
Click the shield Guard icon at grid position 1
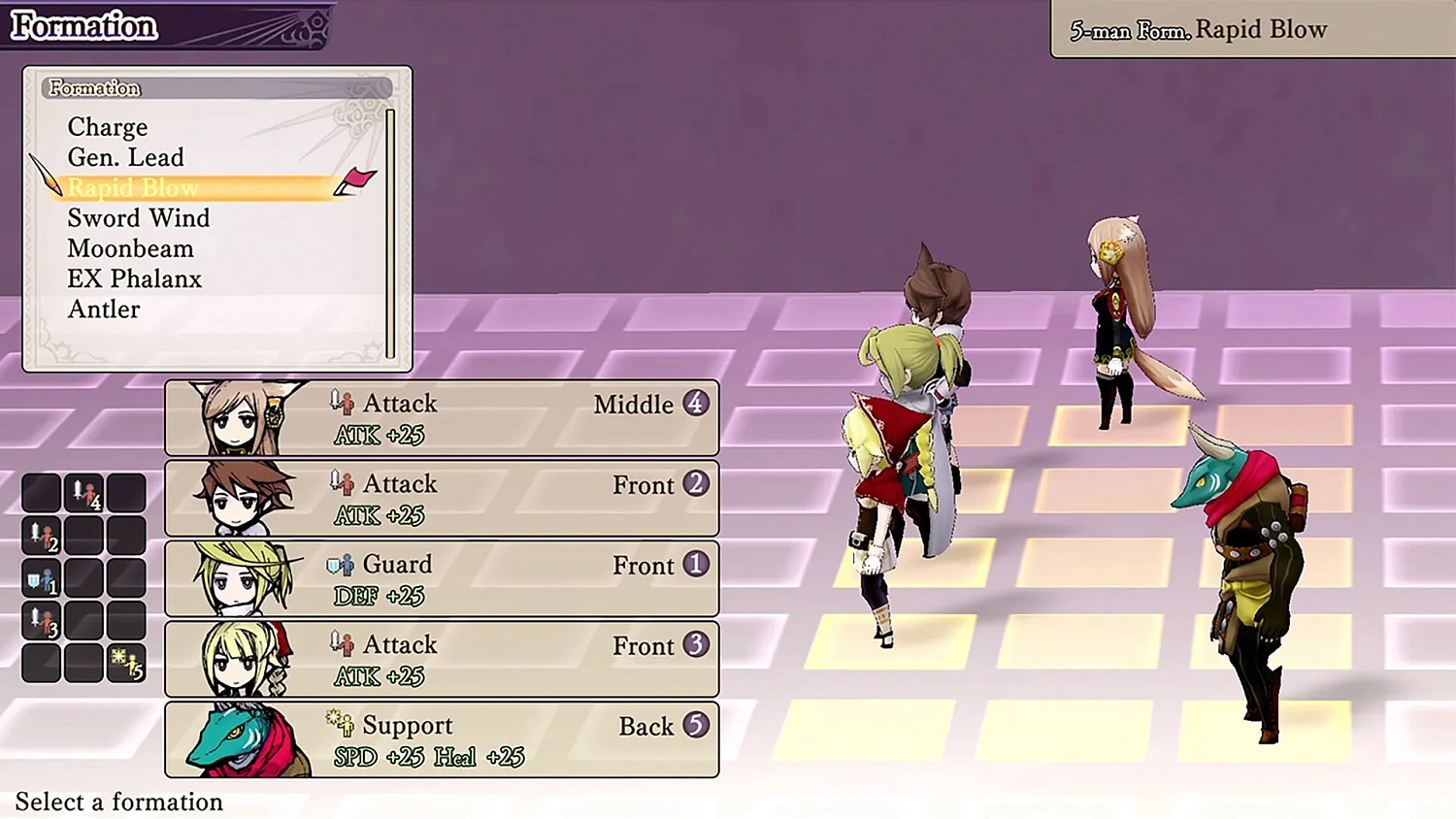click(40, 579)
